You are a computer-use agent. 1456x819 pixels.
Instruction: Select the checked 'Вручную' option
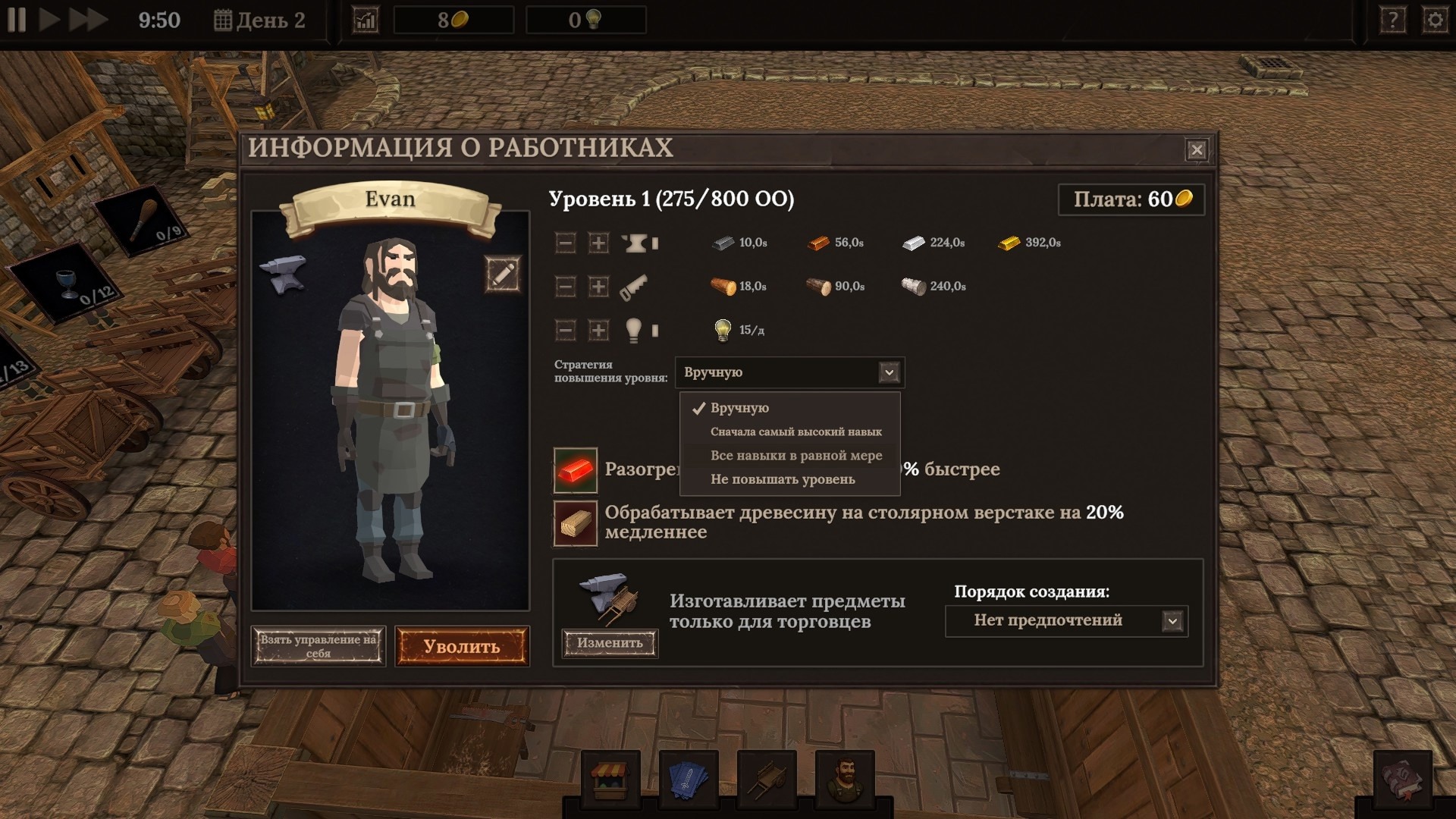tap(739, 408)
